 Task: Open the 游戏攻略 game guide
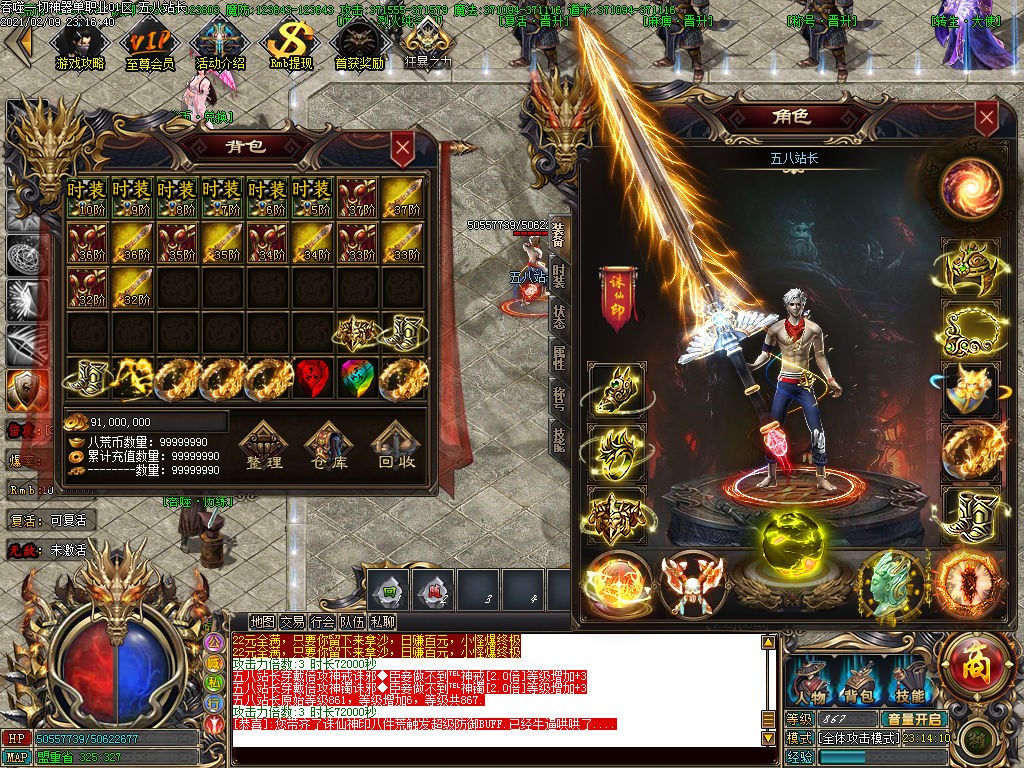80,46
